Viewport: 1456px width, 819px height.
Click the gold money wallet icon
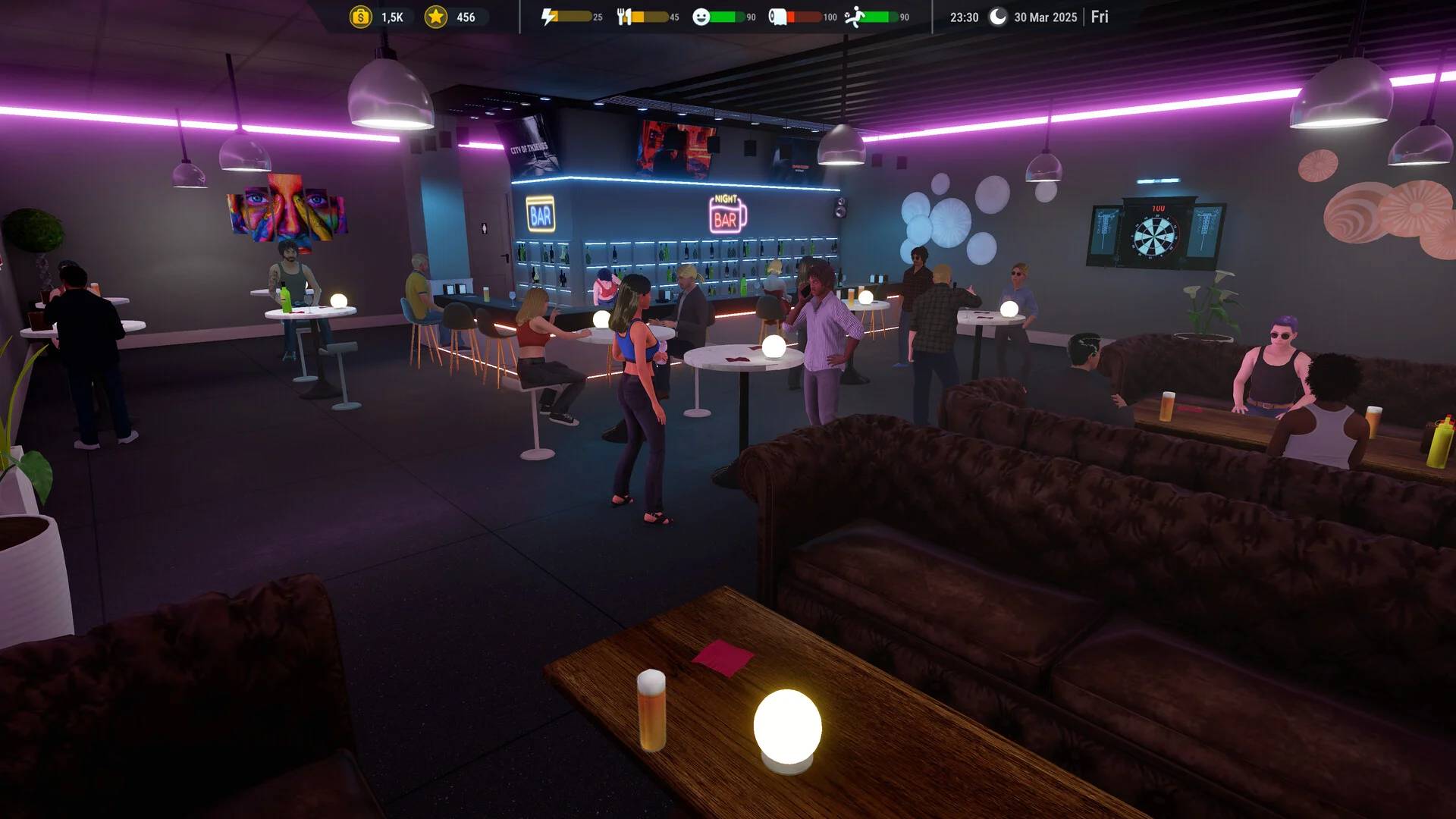coord(361,17)
